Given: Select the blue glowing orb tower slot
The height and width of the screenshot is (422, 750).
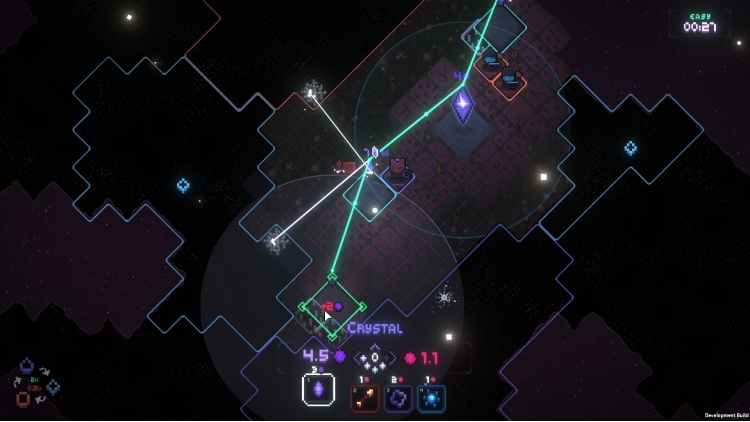Looking at the screenshot, I should (x=431, y=398).
